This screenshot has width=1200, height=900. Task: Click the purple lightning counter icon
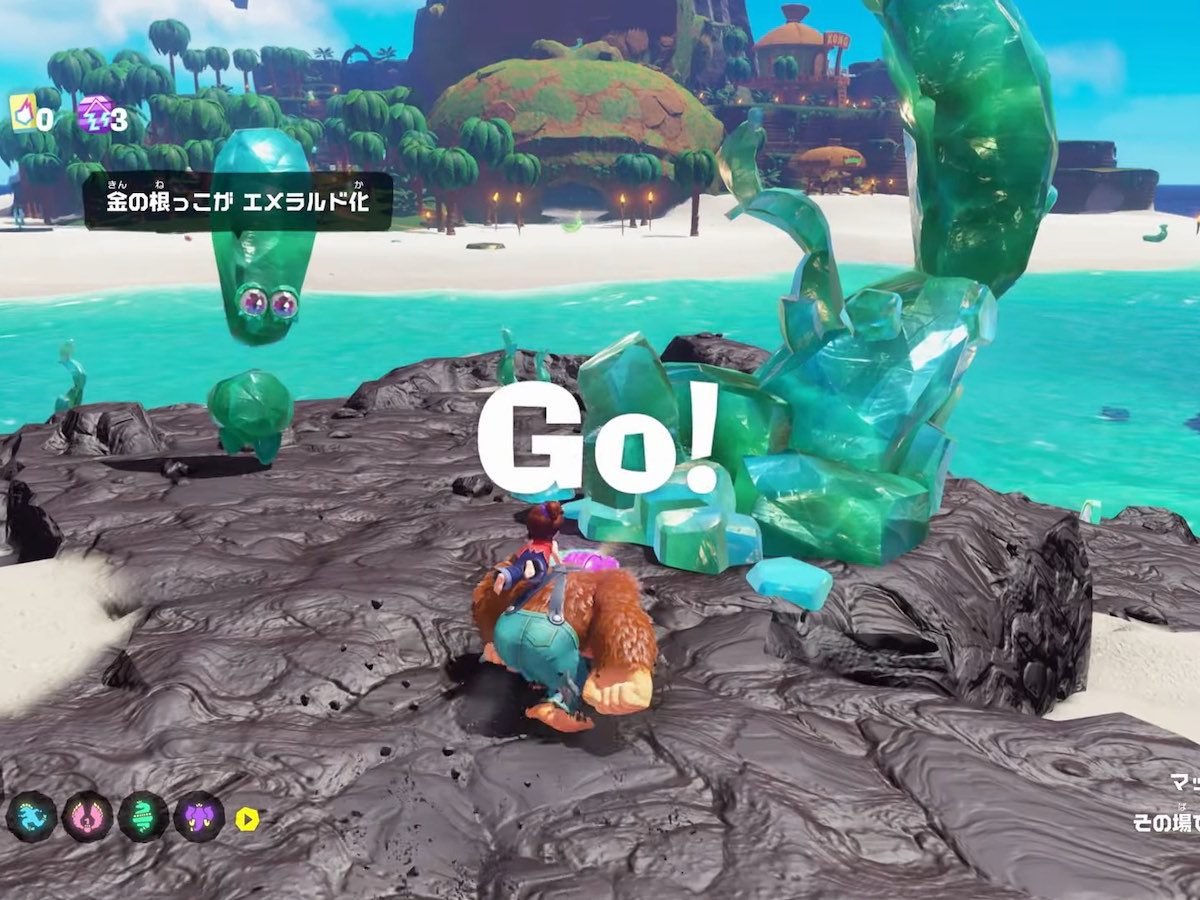pyautogui.click(x=94, y=115)
